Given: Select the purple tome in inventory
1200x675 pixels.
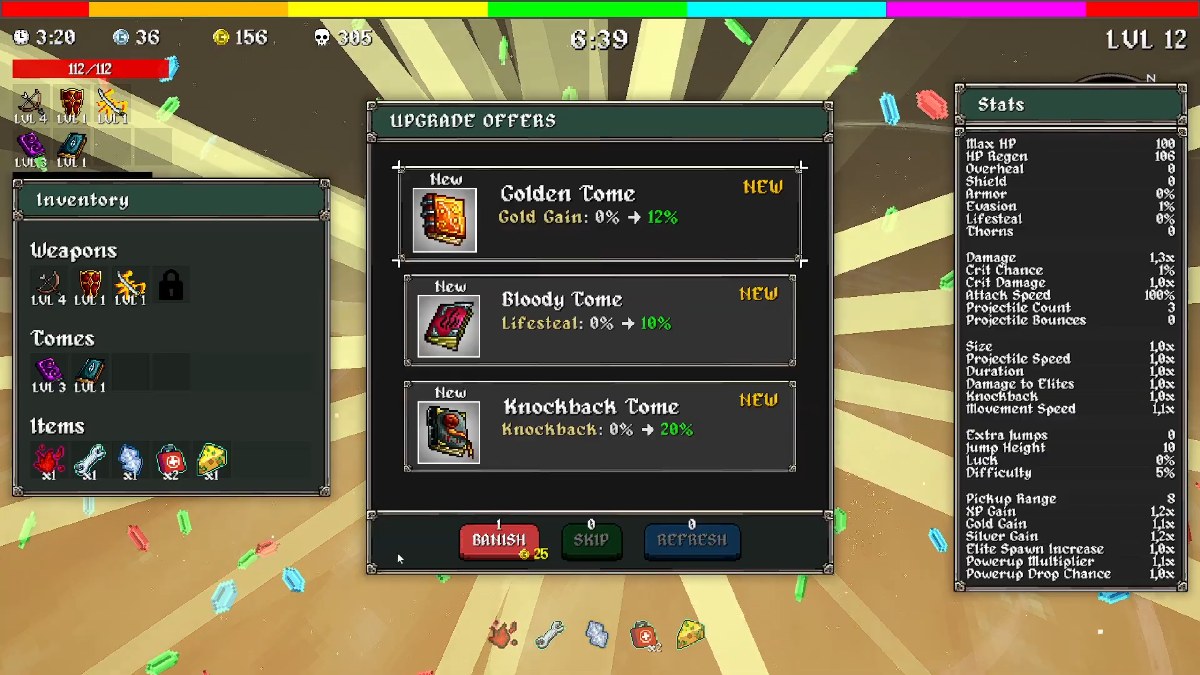Looking at the screenshot, I should tap(50, 372).
